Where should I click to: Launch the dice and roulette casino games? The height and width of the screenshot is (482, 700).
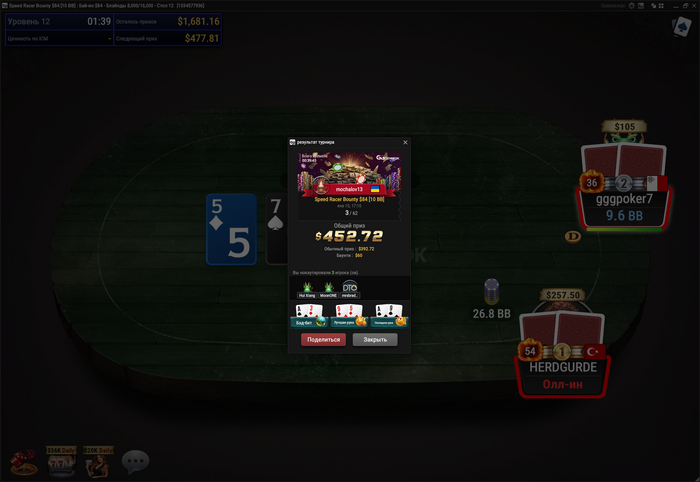click(22, 461)
